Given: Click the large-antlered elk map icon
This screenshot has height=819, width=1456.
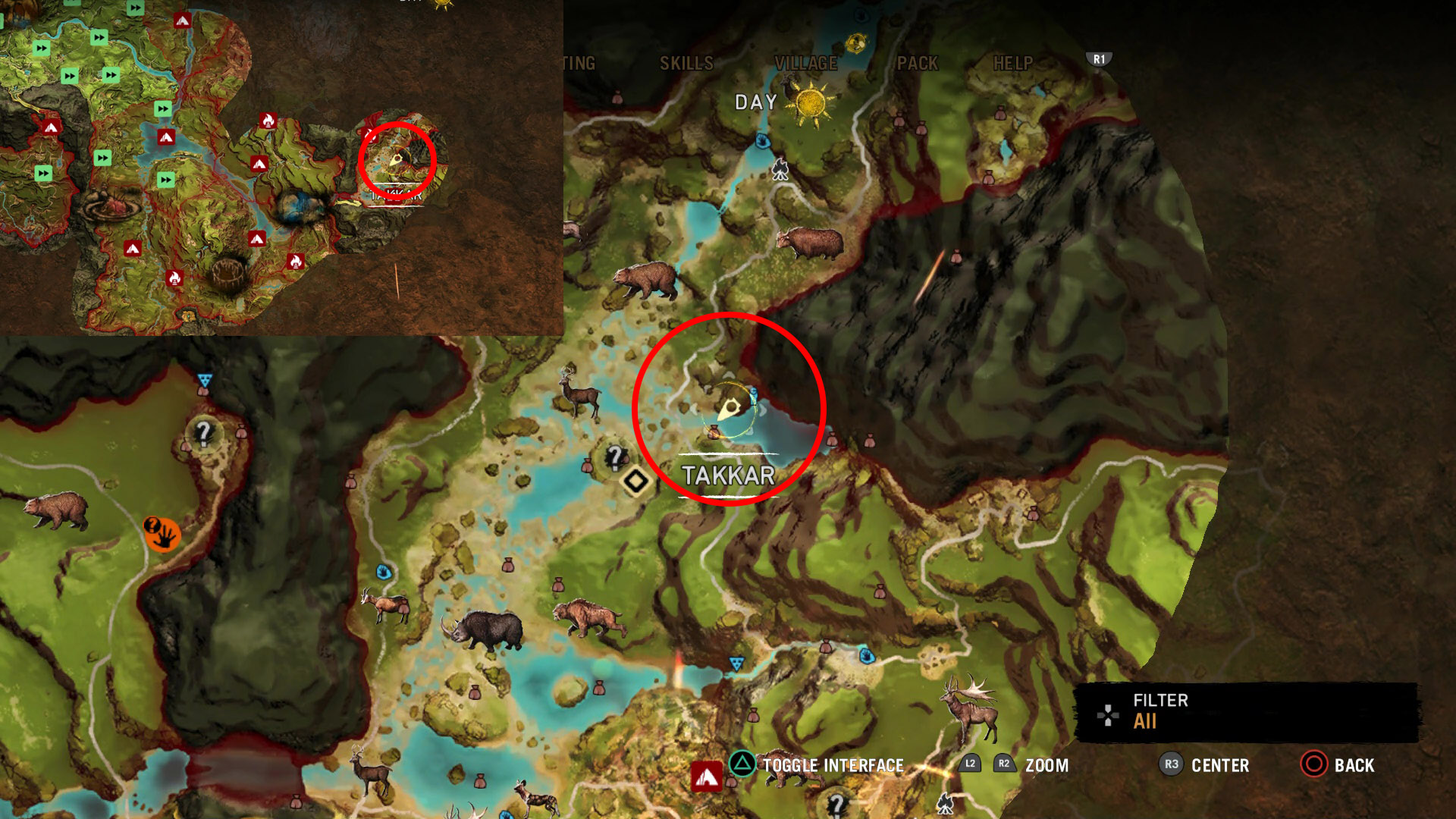Looking at the screenshot, I should coord(970,707).
